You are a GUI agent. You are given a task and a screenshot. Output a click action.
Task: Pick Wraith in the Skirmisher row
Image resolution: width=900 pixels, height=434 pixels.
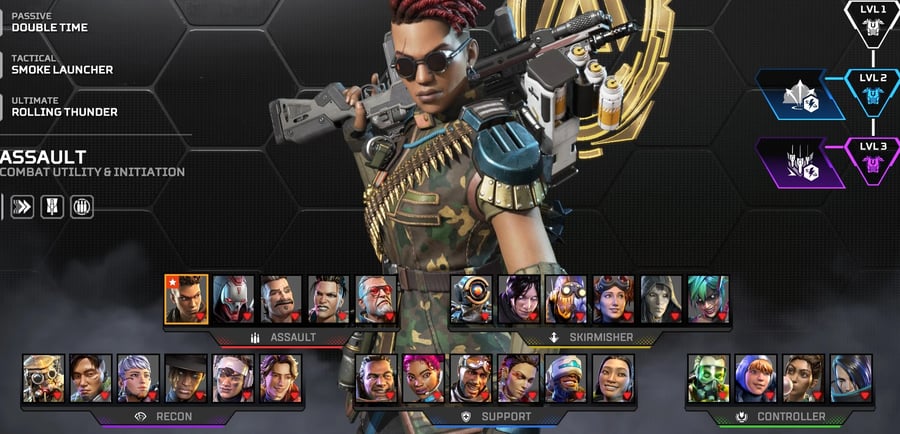(x=518, y=299)
